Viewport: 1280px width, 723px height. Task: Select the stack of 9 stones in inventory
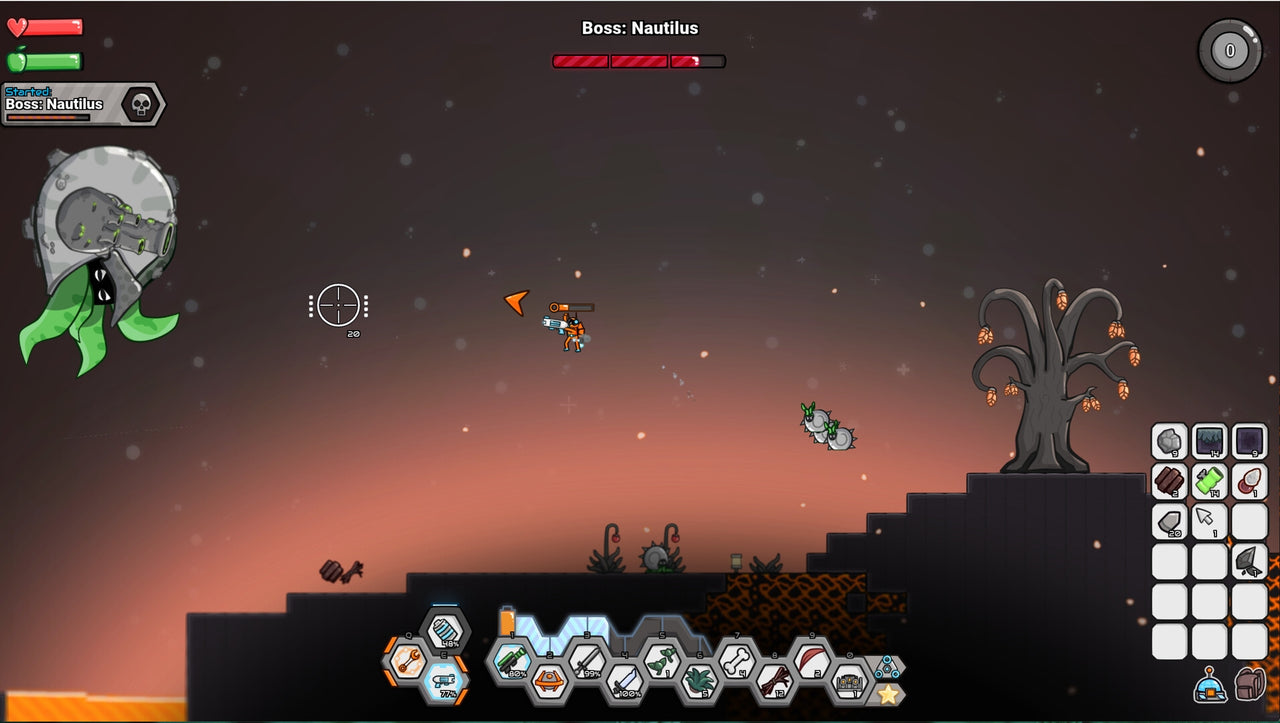point(1168,440)
